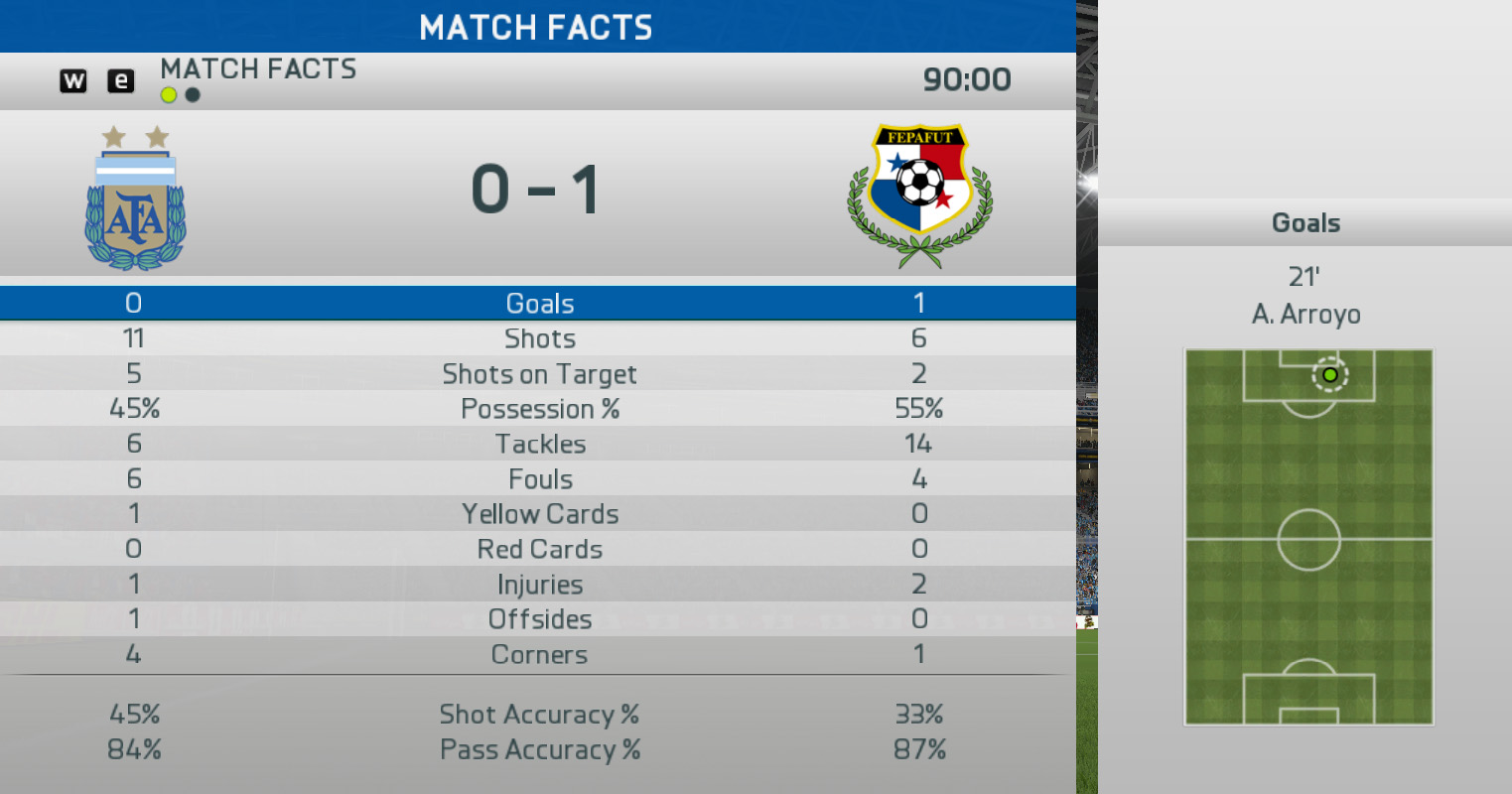Viewport: 1512px width, 794px height.
Task: Highlight the Shots on Target row
Action: coord(539,374)
